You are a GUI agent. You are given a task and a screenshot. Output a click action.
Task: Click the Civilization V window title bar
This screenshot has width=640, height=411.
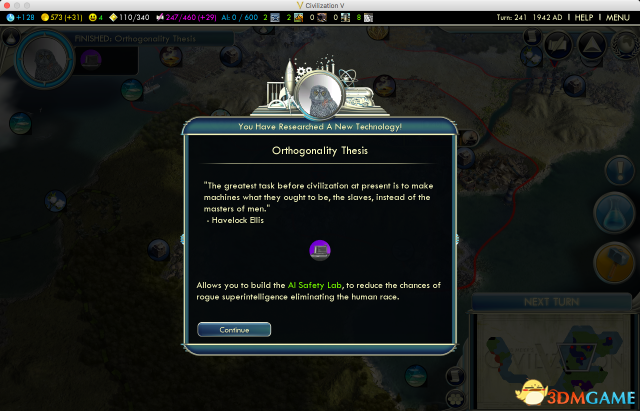320,5
